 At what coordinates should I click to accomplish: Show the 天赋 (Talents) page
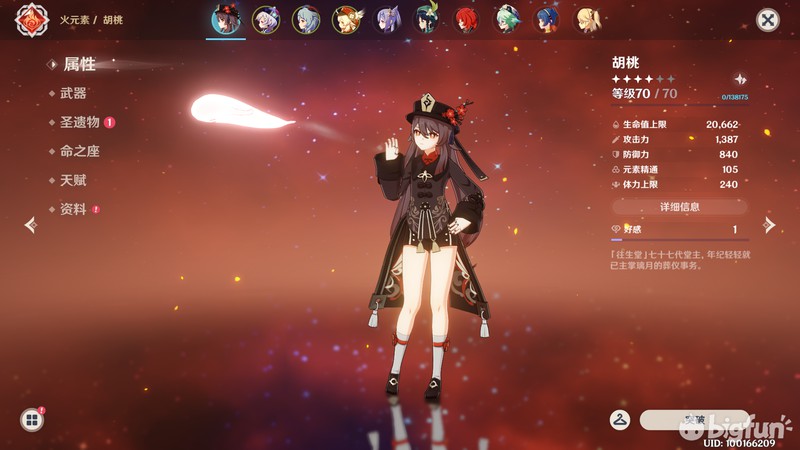(73, 180)
